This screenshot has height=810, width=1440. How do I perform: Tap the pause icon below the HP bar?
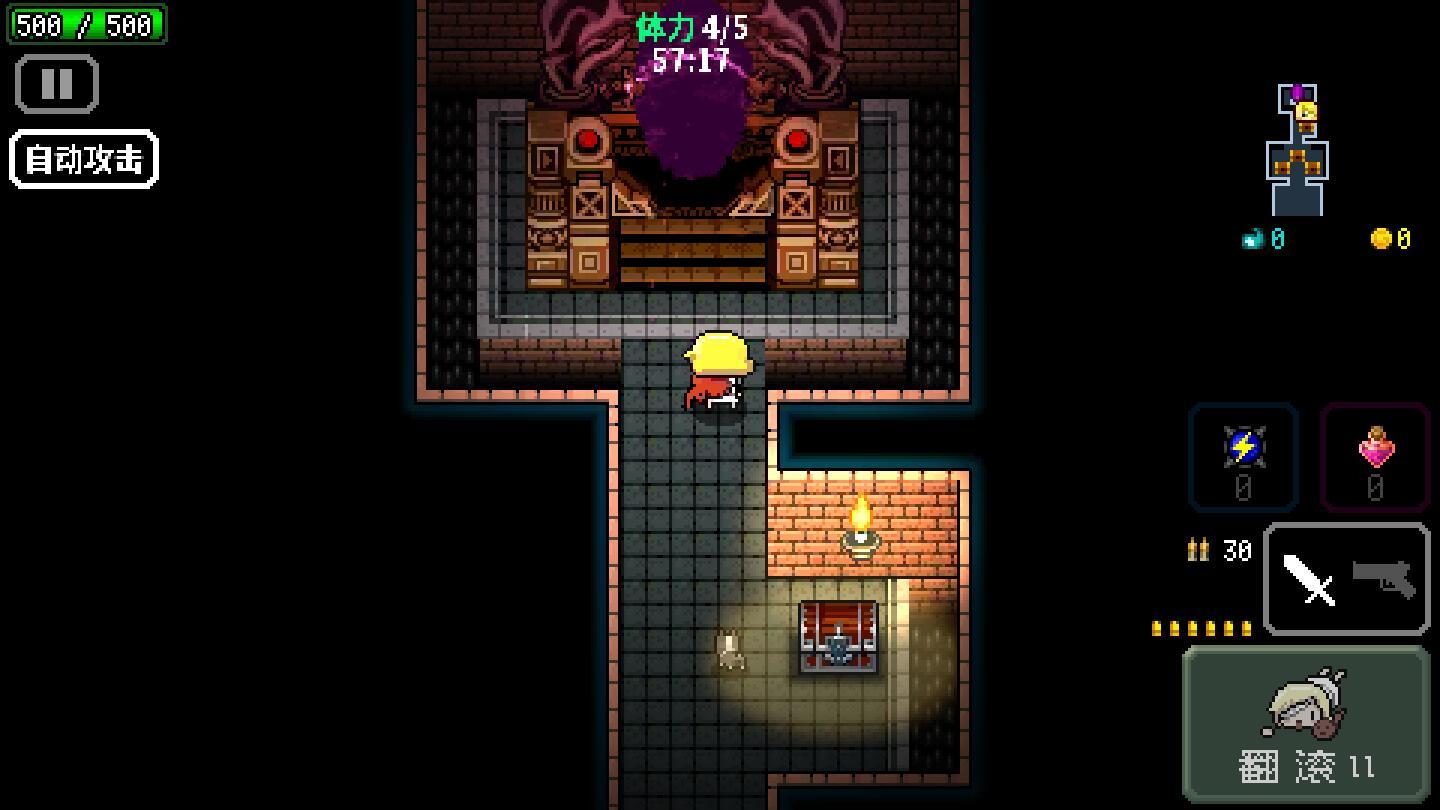click(x=55, y=84)
